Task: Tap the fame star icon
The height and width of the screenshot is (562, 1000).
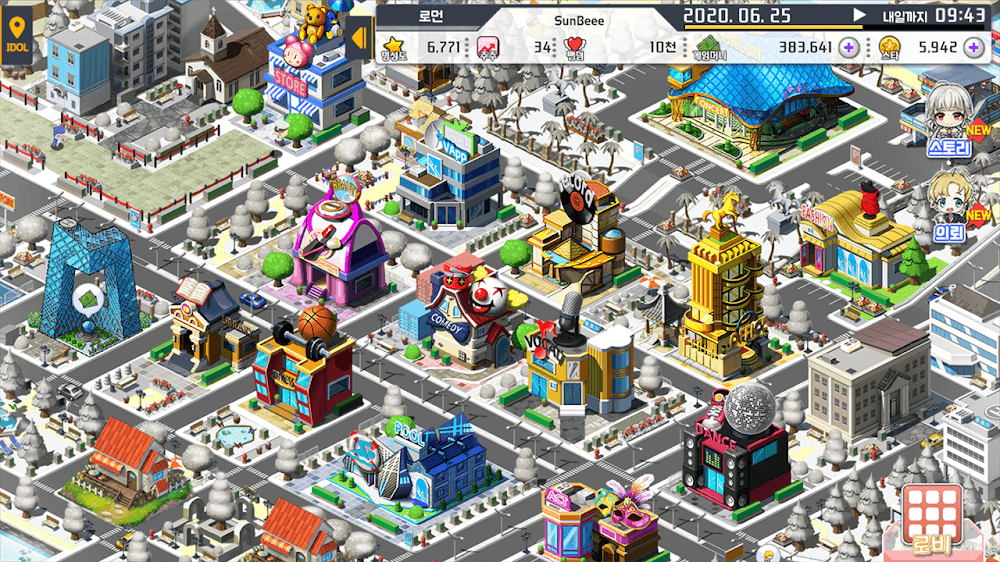Action: 393,46
